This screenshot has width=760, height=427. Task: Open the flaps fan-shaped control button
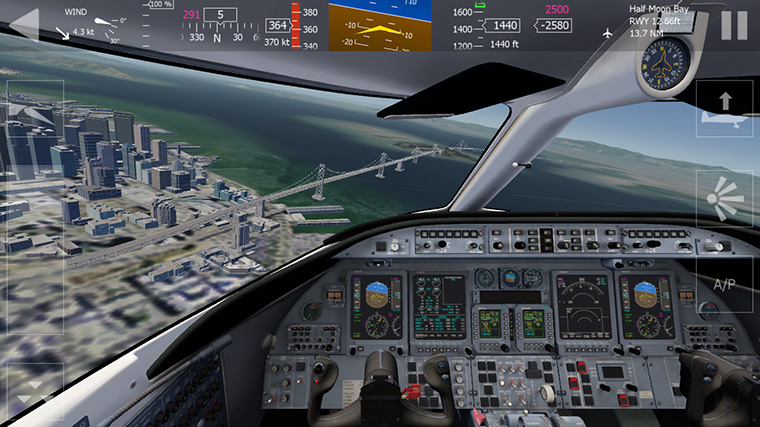(x=724, y=197)
